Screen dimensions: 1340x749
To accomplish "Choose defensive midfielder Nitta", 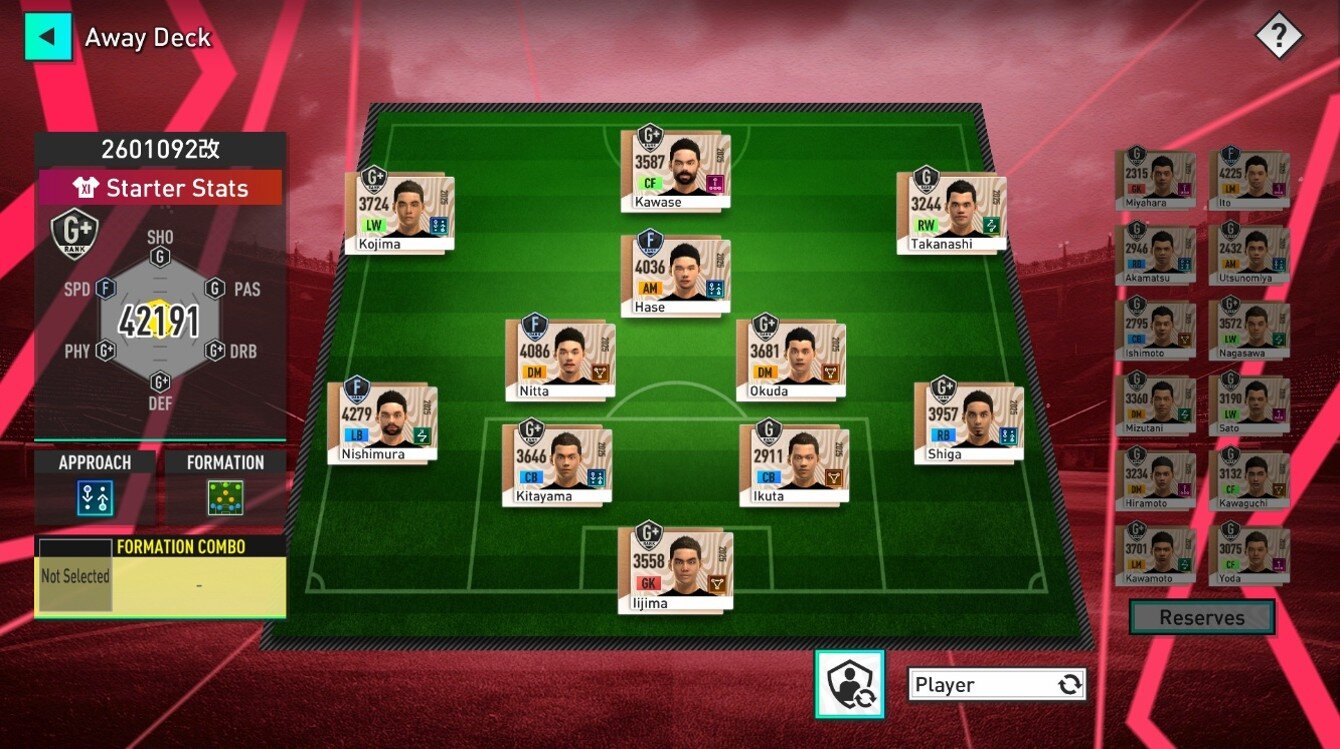I will 560,360.
